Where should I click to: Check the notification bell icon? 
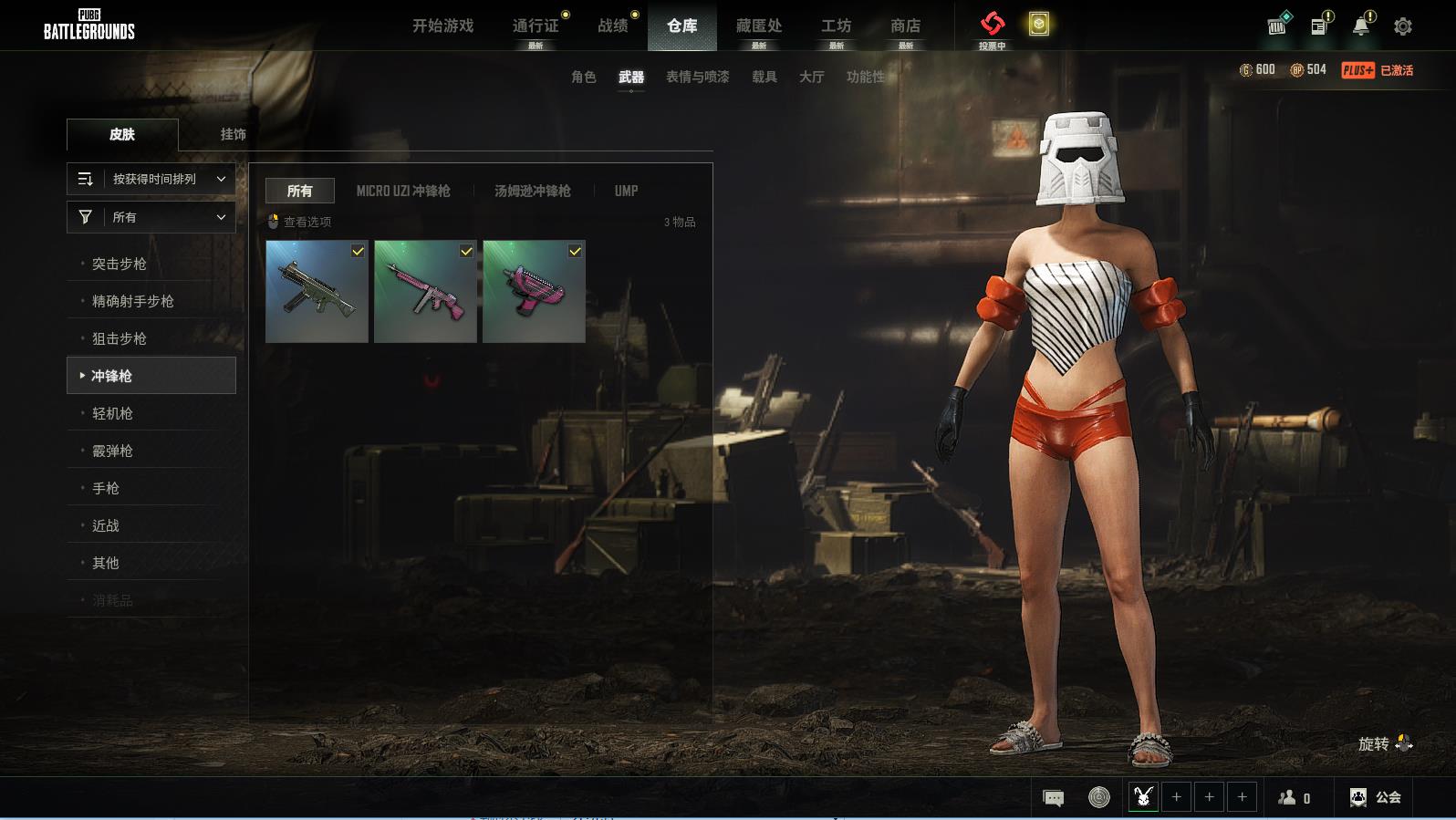click(x=1361, y=26)
